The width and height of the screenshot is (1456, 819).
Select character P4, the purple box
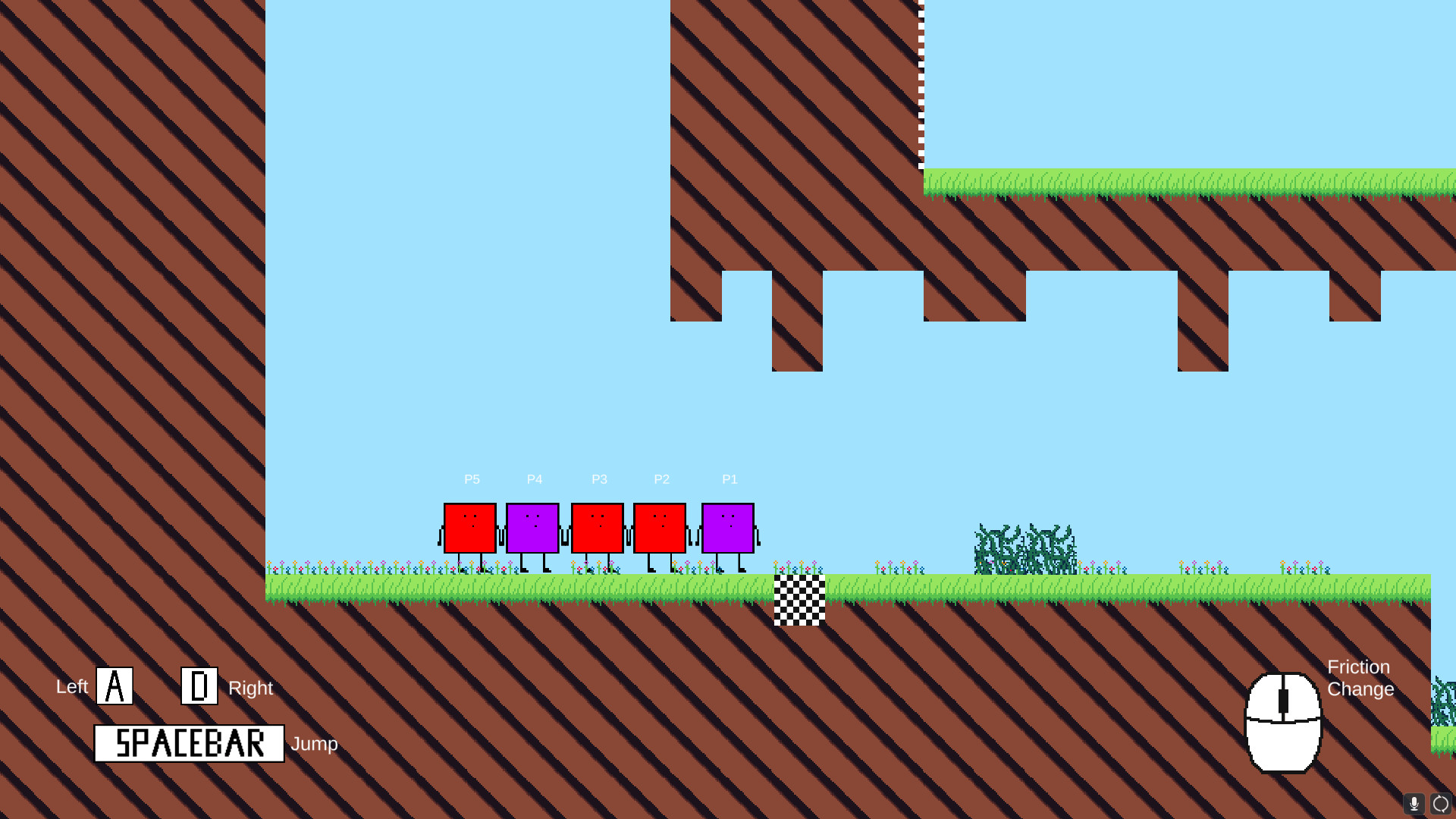pos(533,527)
